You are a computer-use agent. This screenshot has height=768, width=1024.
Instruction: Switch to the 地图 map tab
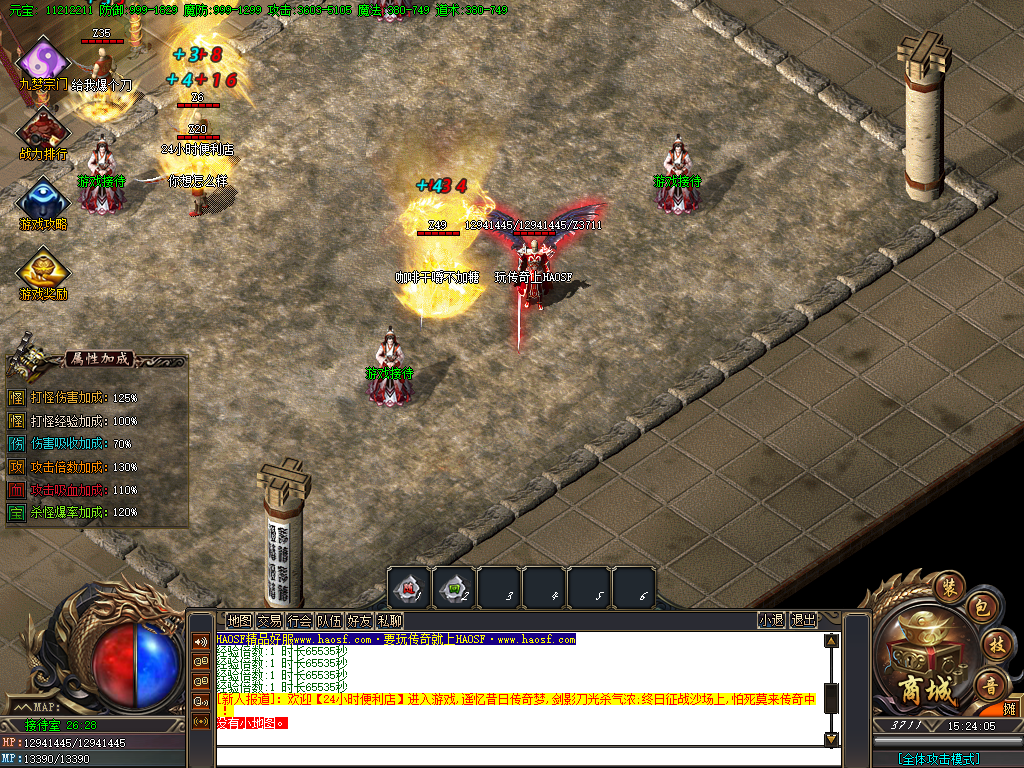pos(239,620)
